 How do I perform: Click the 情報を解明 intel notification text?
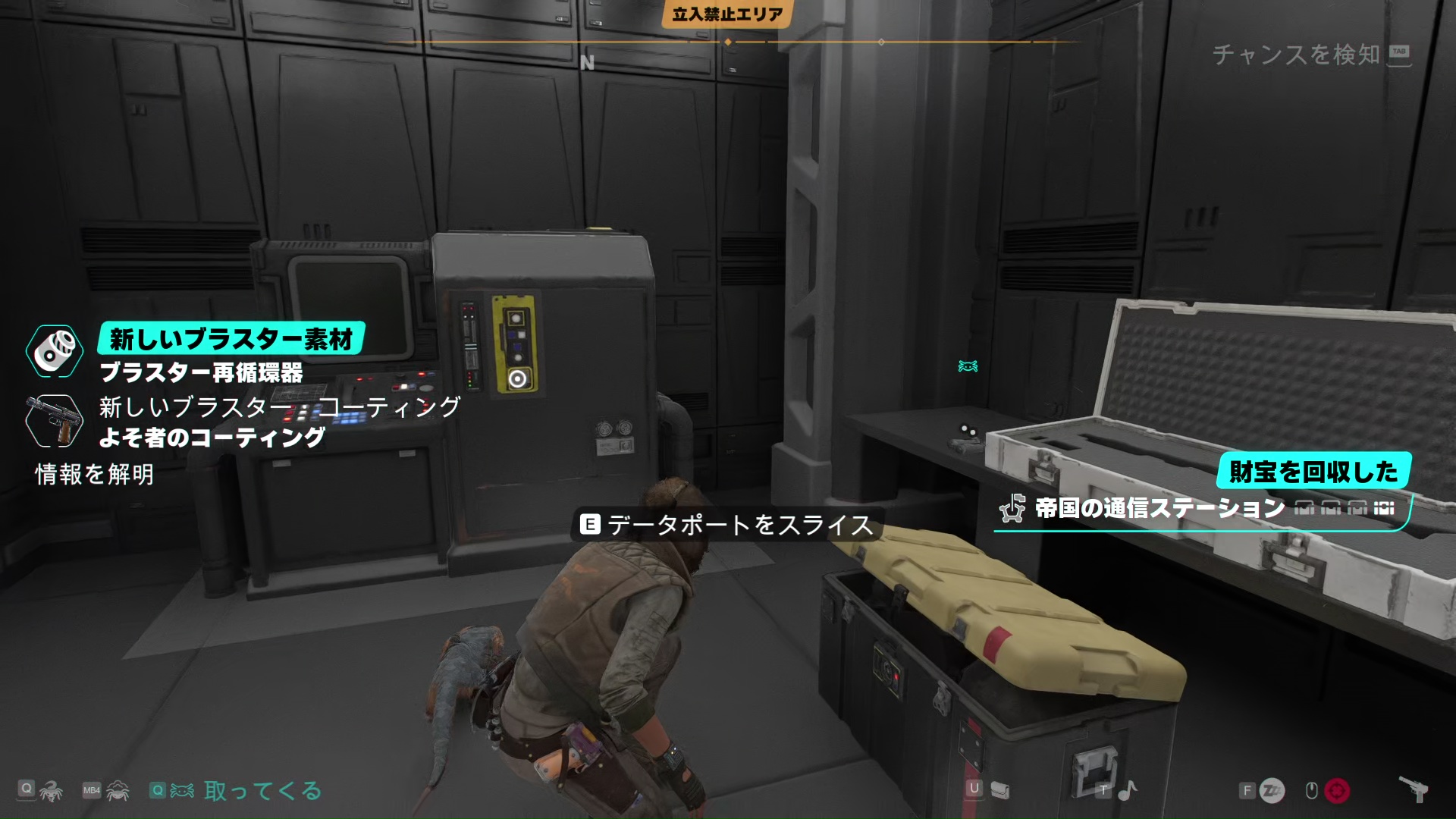95,475
